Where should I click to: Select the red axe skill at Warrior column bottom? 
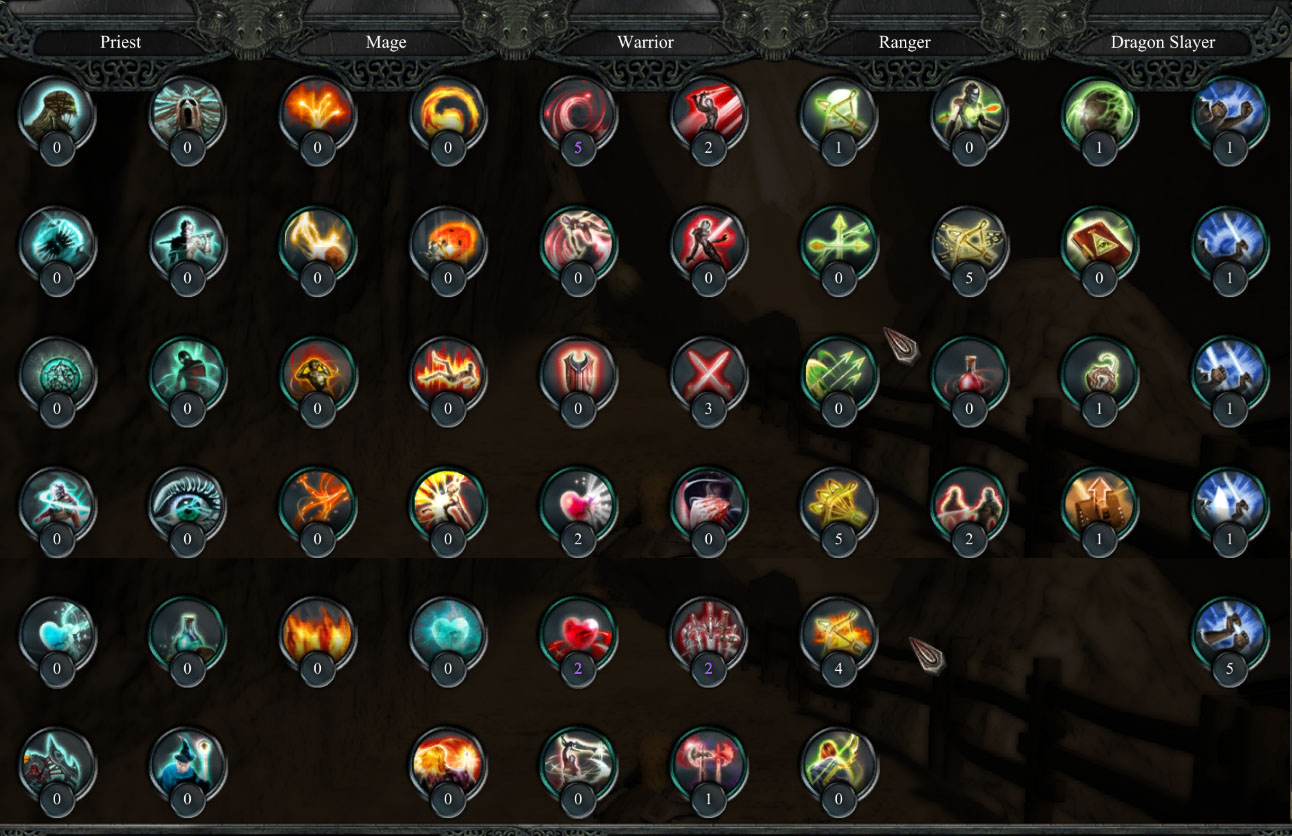click(708, 770)
